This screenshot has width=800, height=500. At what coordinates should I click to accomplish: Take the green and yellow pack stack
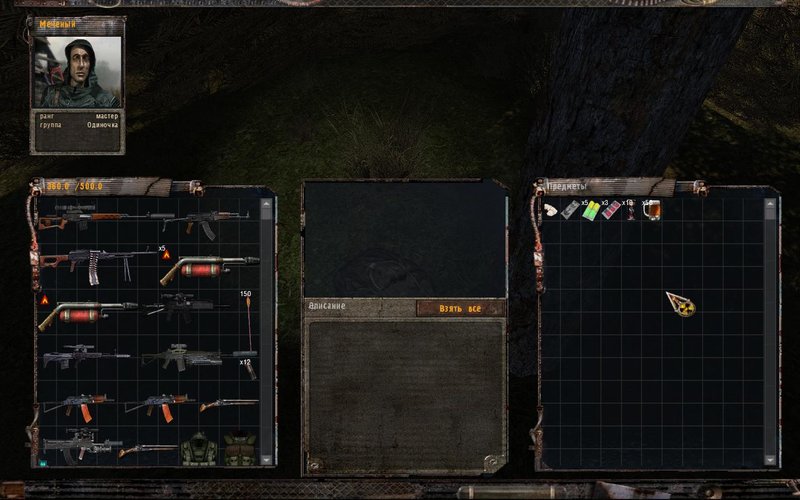coord(591,210)
